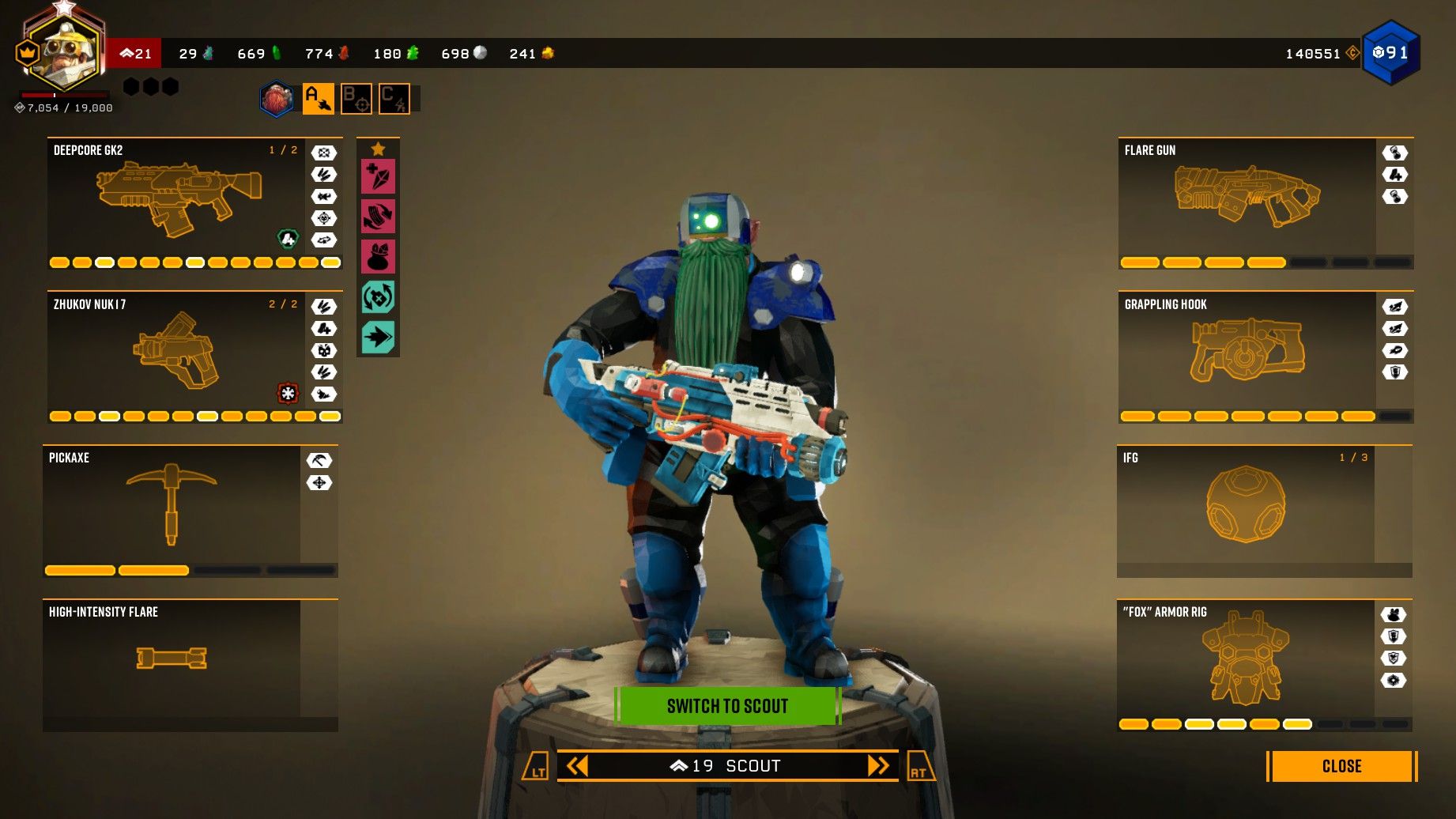Viewport: 1456px width, 819px height.
Task: Select the Zhukov NUK17 secondary weapon
Action: point(190,356)
